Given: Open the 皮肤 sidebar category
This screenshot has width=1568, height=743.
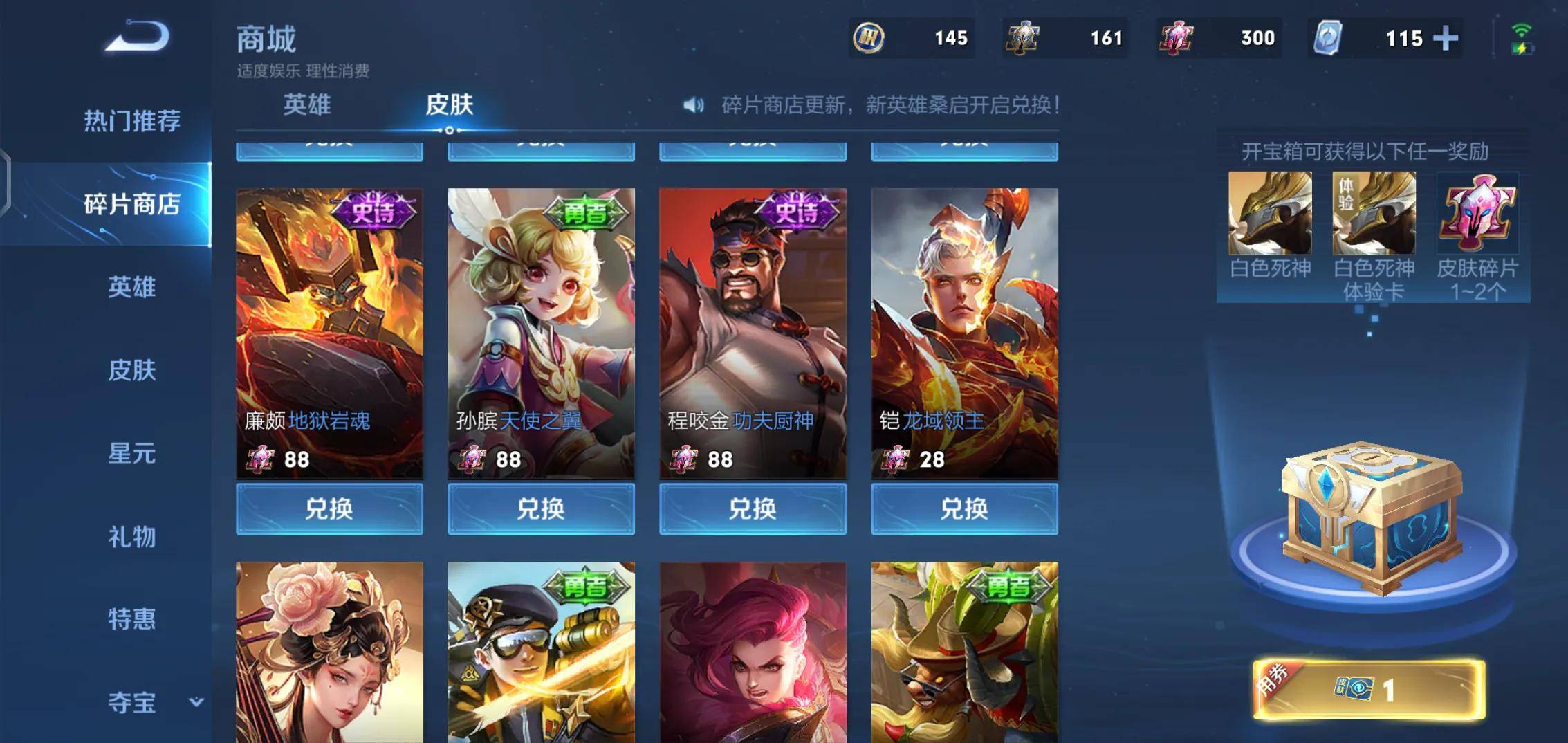Looking at the screenshot, I should (x=131, y=370).
